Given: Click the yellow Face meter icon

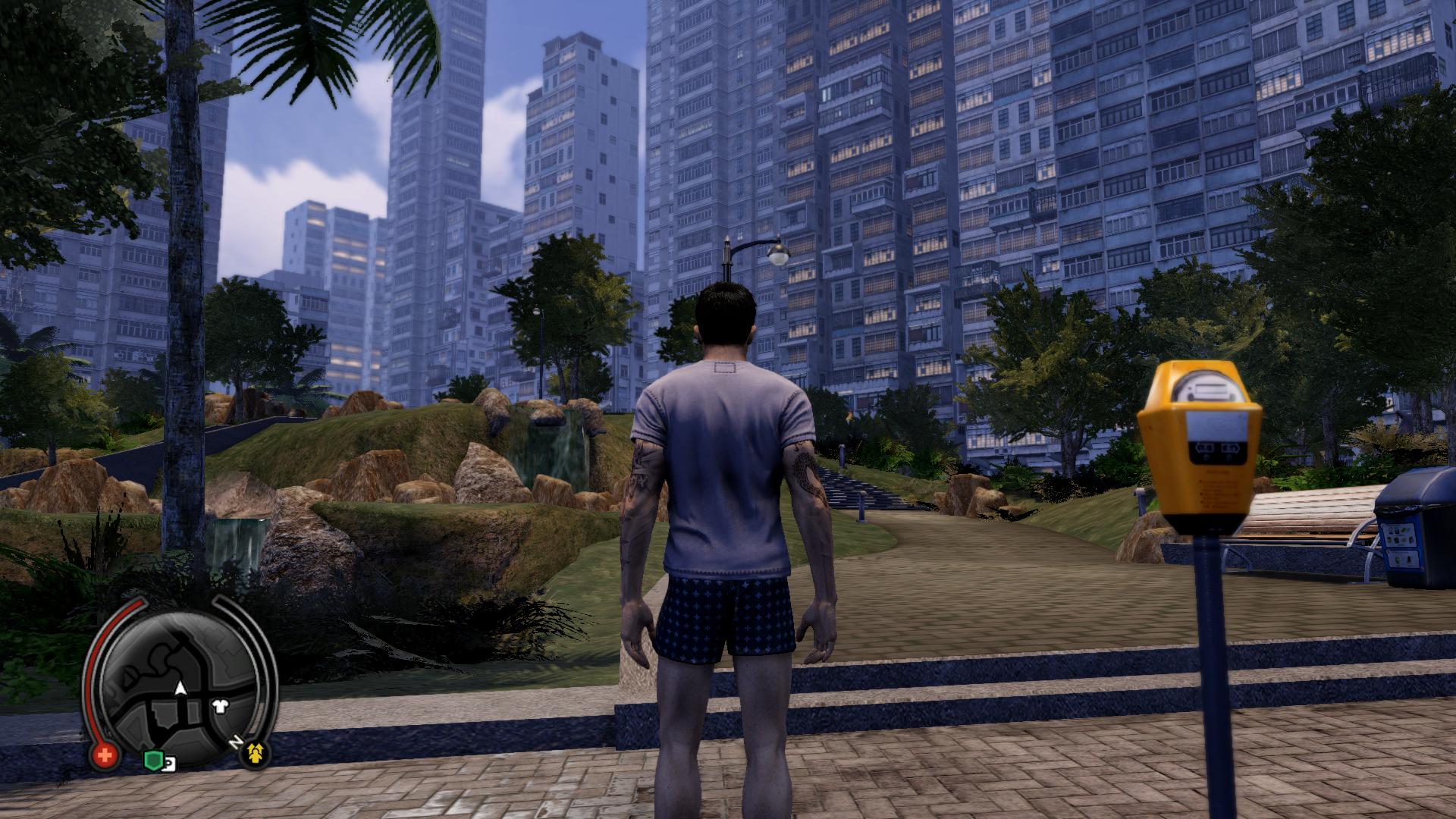Looking at the screenshot, I should (x=254, y=753).
